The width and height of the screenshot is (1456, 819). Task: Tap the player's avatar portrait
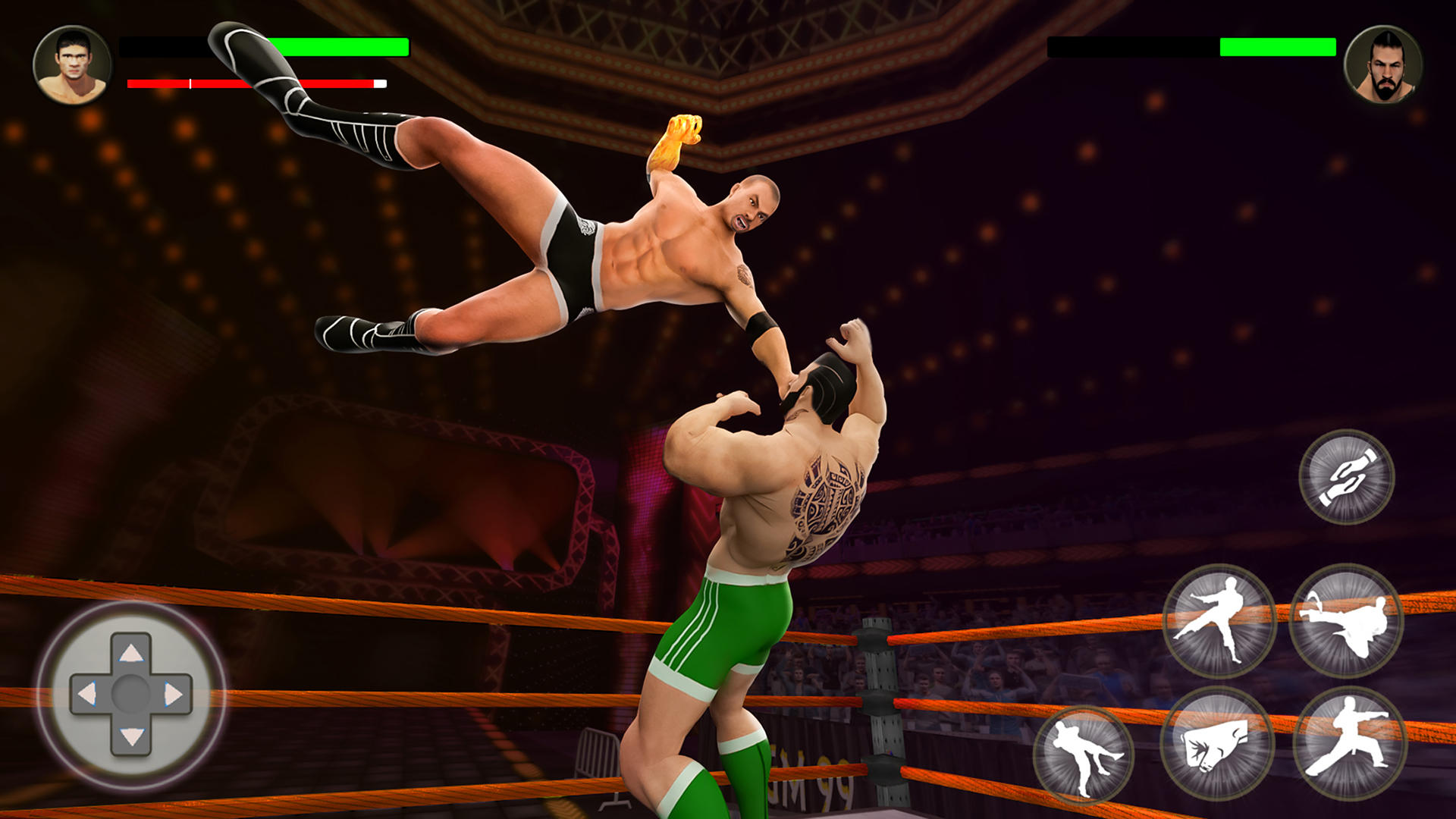pyautogui.click(x=72, y=64)
